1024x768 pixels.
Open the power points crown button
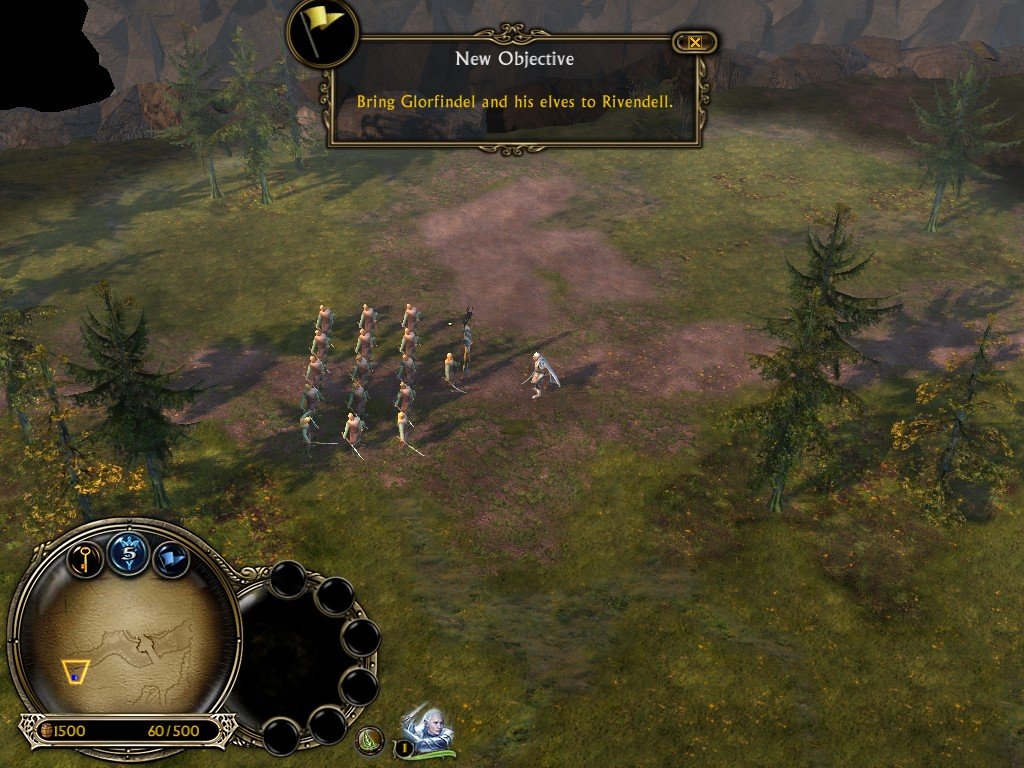coord(129,553)
